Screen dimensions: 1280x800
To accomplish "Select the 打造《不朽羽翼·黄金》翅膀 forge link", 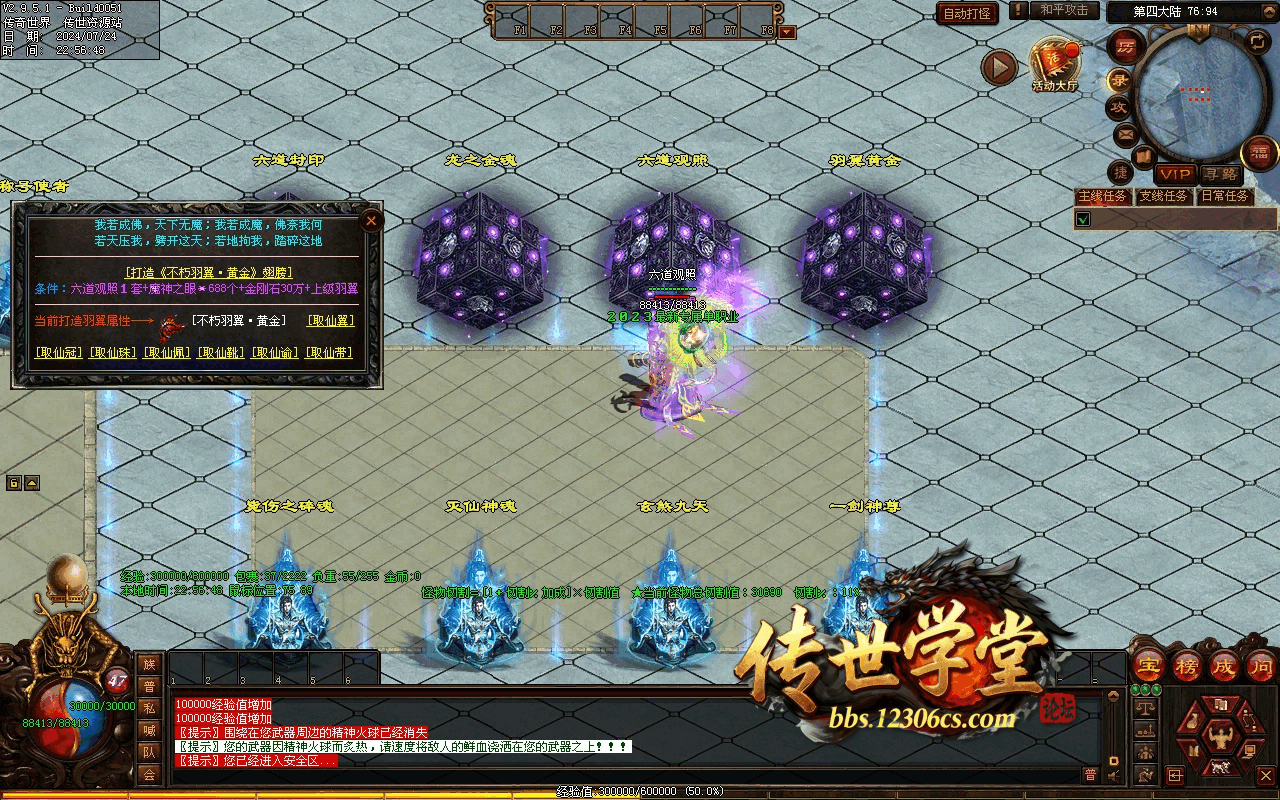I will click(208, 272).
